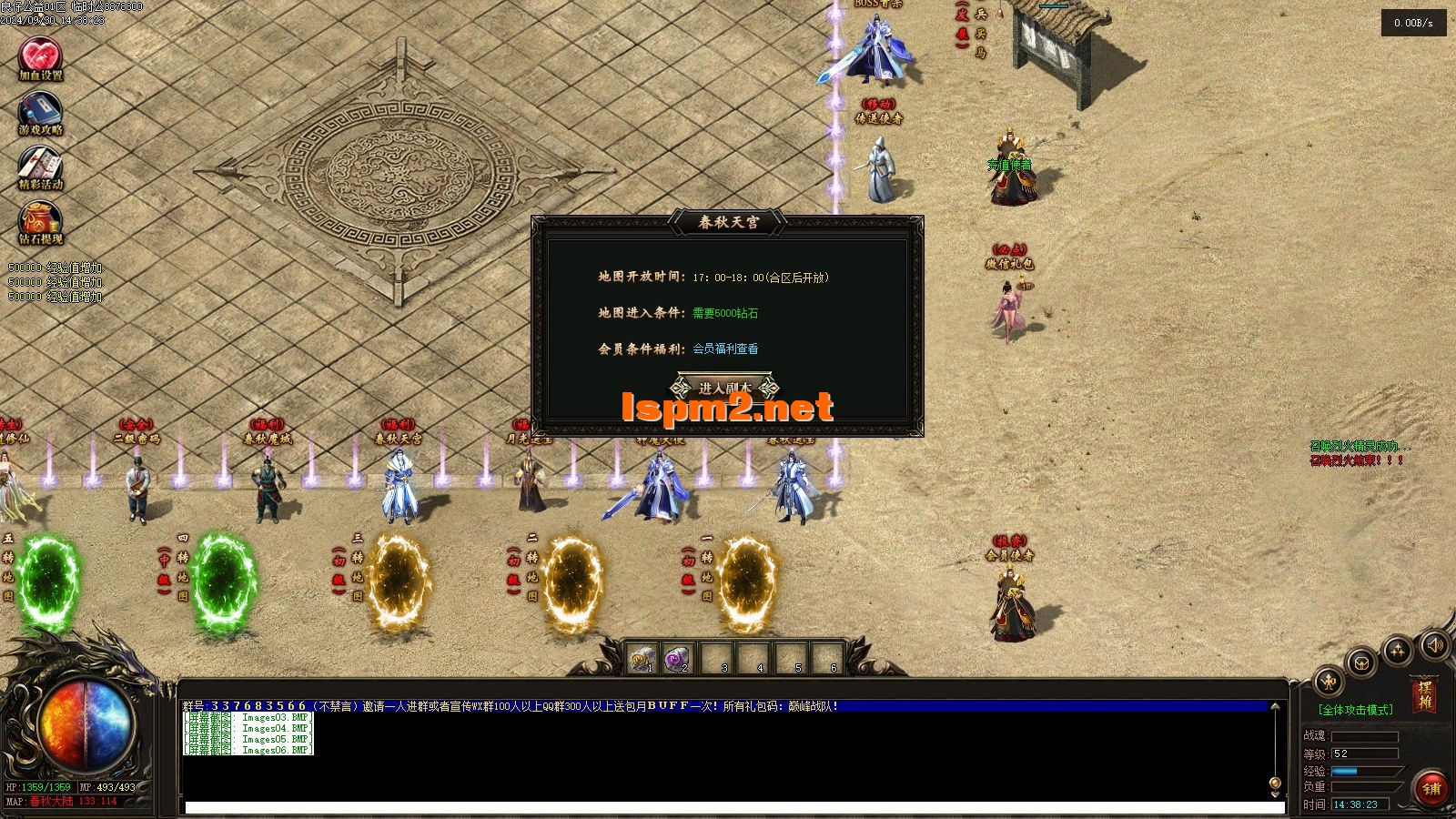Click the 进入副本 button in the dialog

[x=725, y=388]
